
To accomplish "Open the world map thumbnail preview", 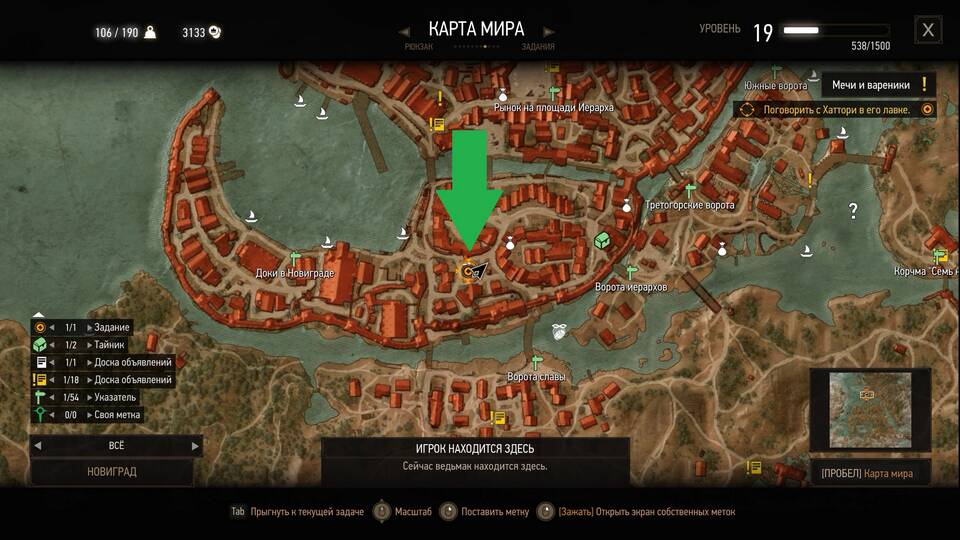I will click(x=869, y=412).
